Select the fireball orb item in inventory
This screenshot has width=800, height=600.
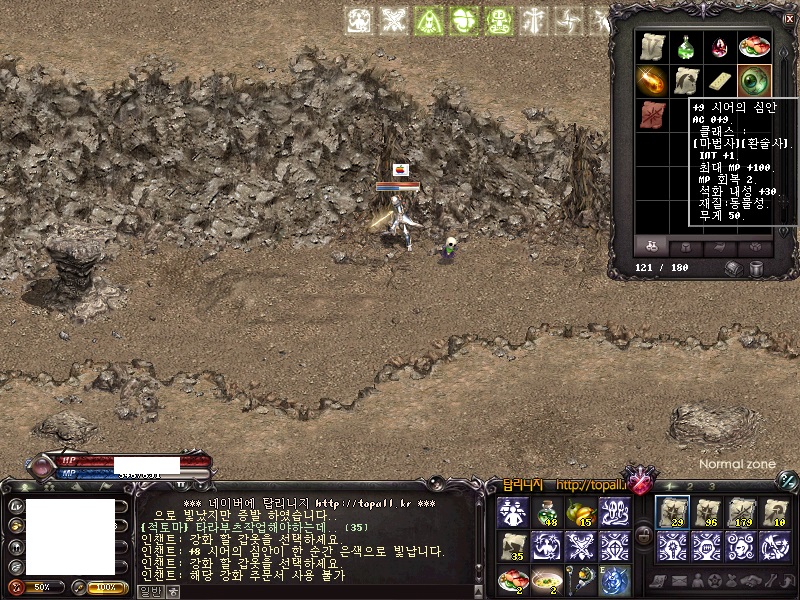tap(652, 79)
